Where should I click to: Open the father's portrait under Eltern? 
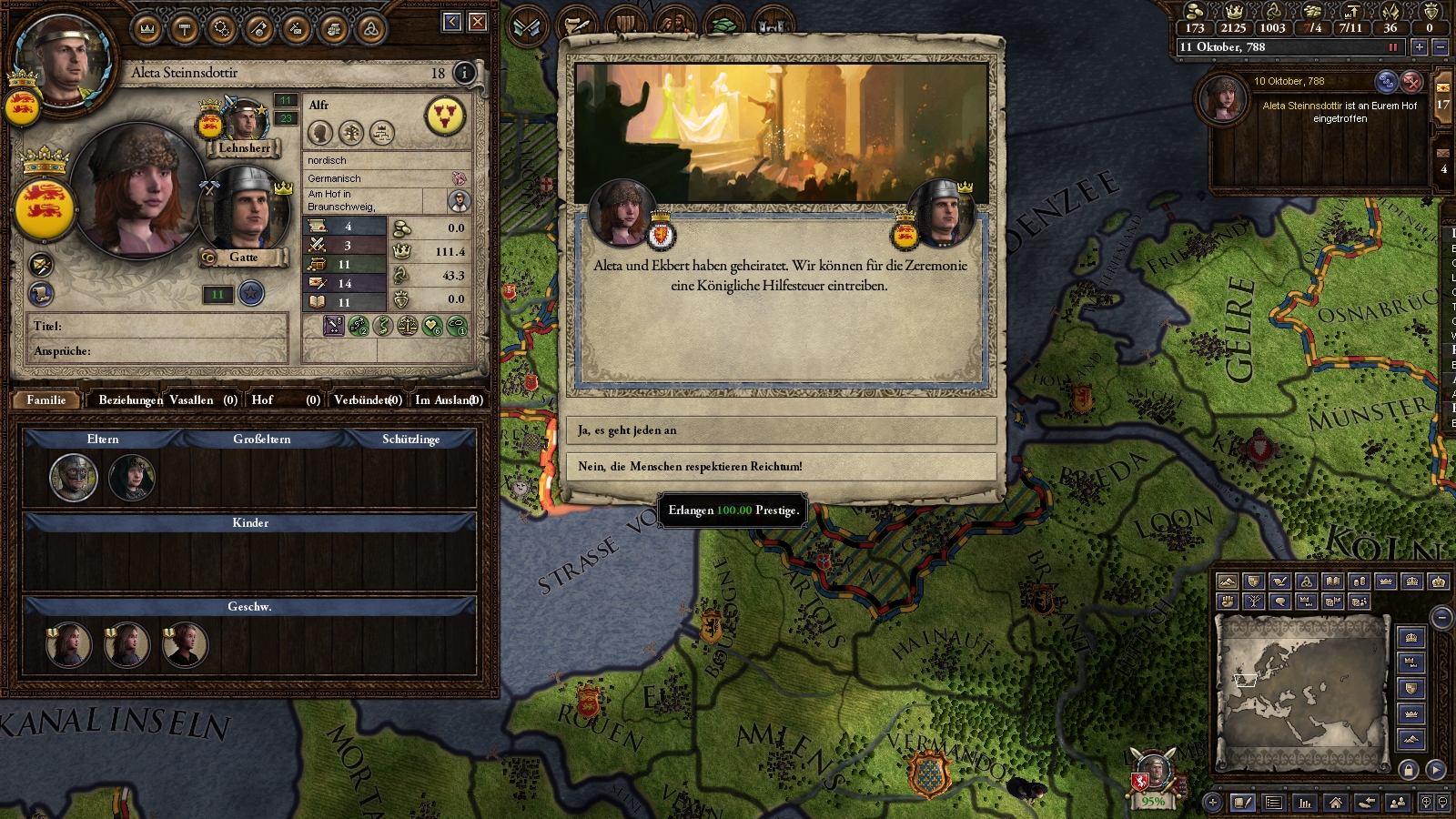[x=74, y=478]
